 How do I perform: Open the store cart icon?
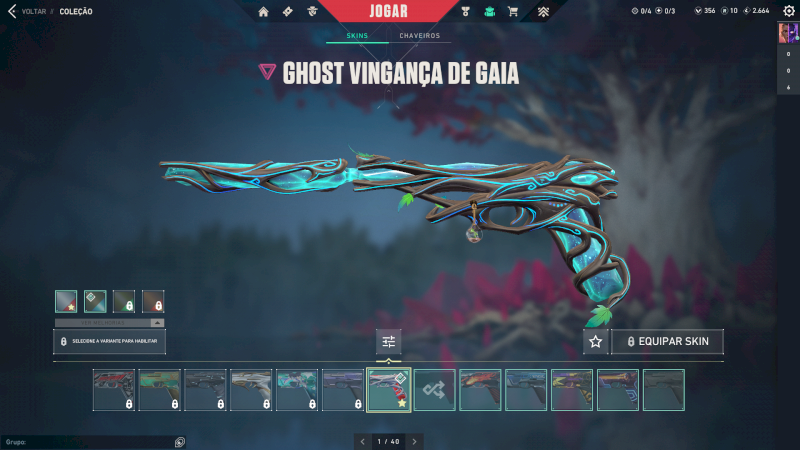513,12
